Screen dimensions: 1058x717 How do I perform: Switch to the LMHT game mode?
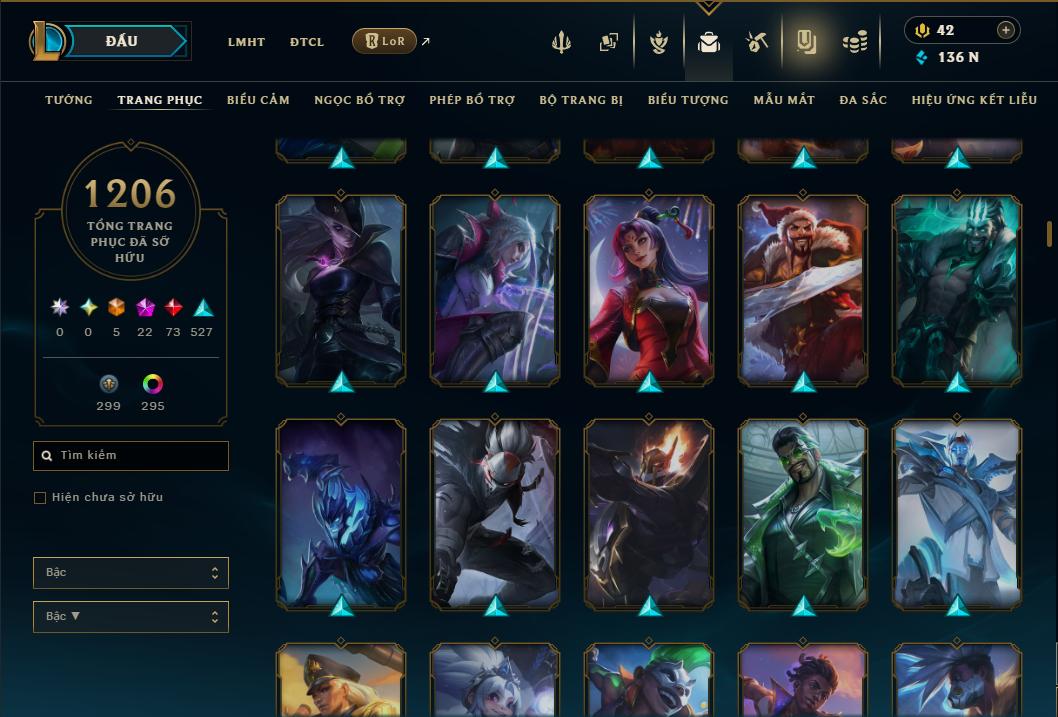(x=246, y=42)
